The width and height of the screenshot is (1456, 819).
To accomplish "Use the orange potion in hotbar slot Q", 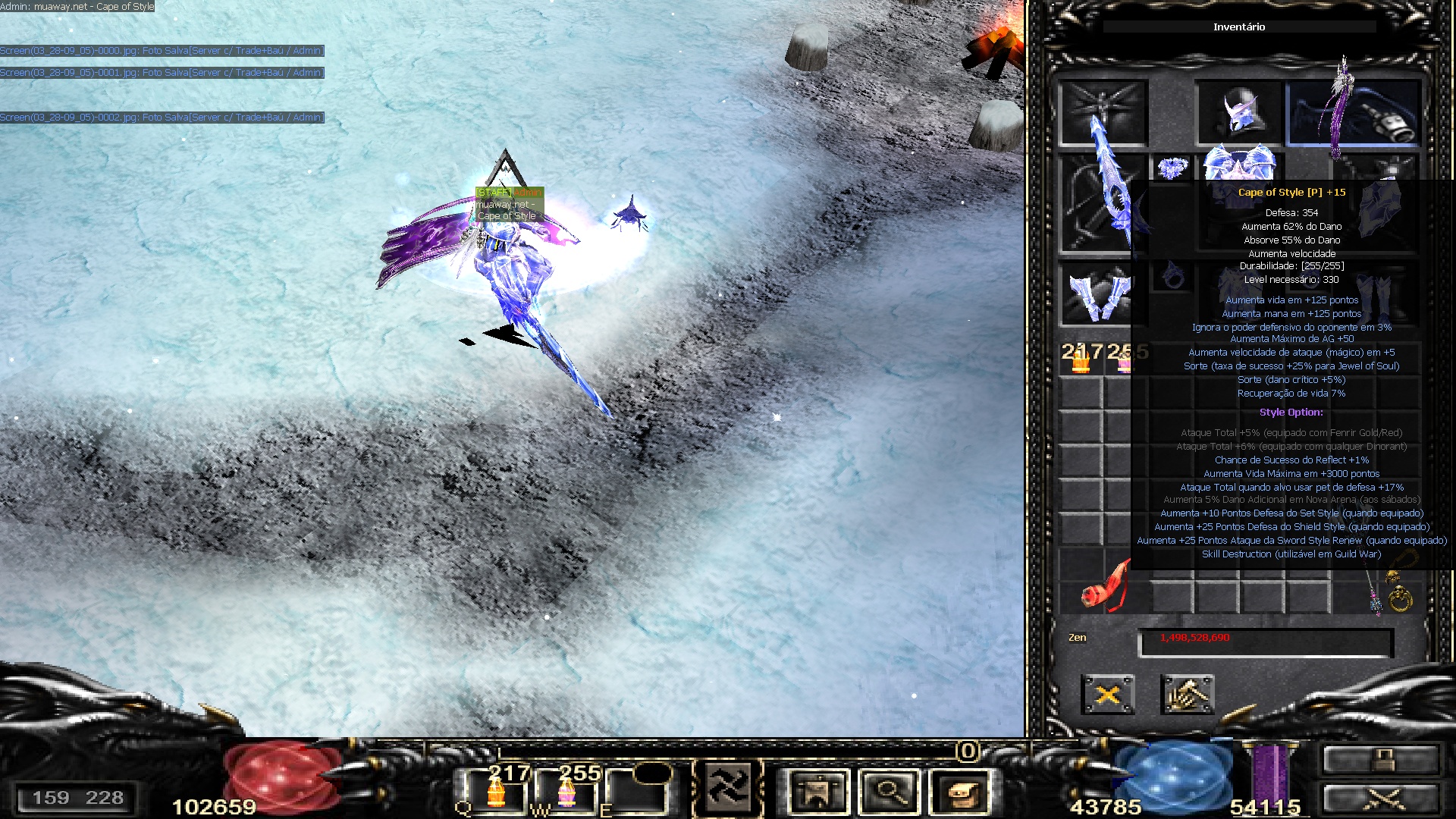I will click(496, 792).
